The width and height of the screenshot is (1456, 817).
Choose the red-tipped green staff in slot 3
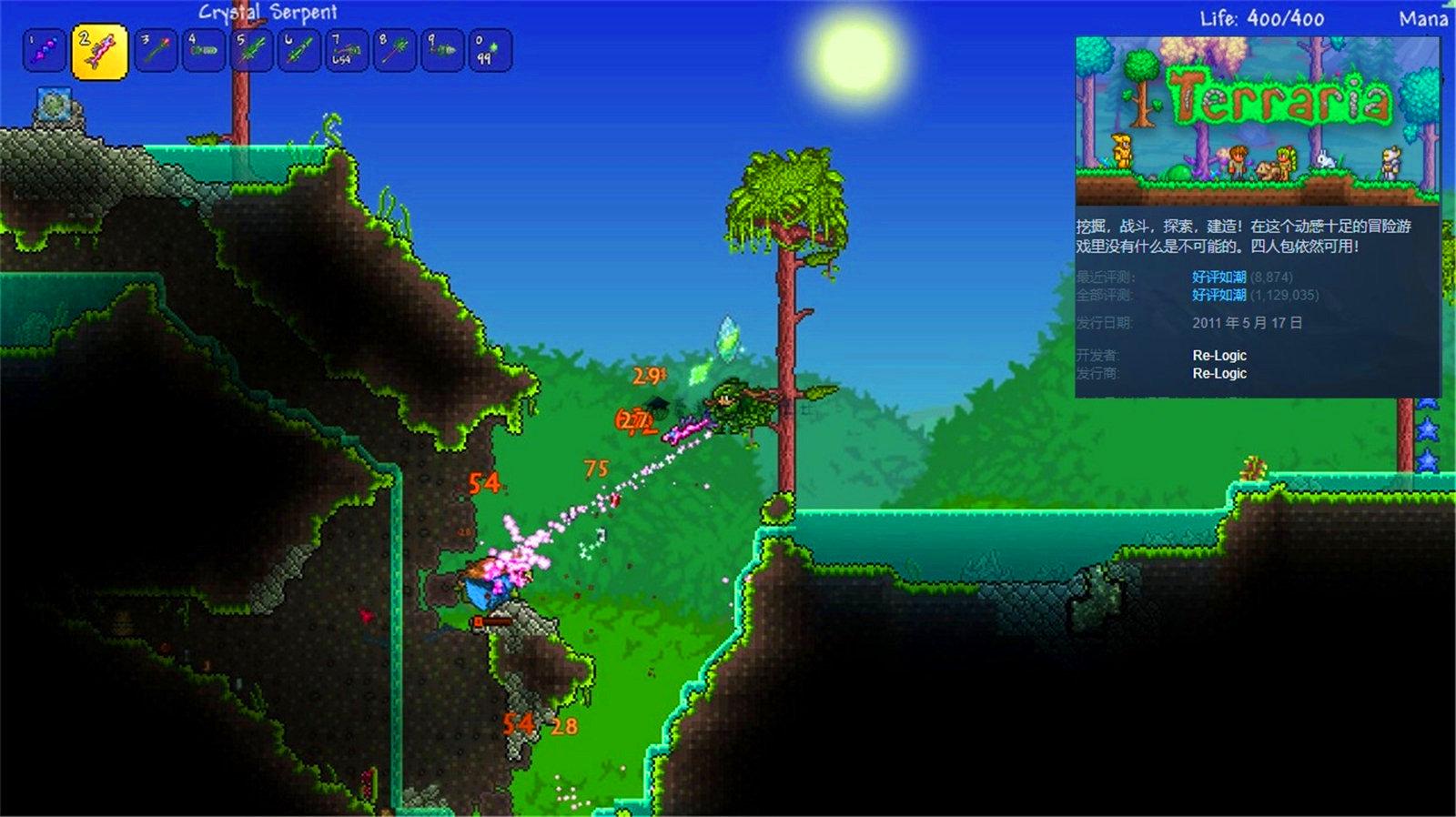coord(156,51)
